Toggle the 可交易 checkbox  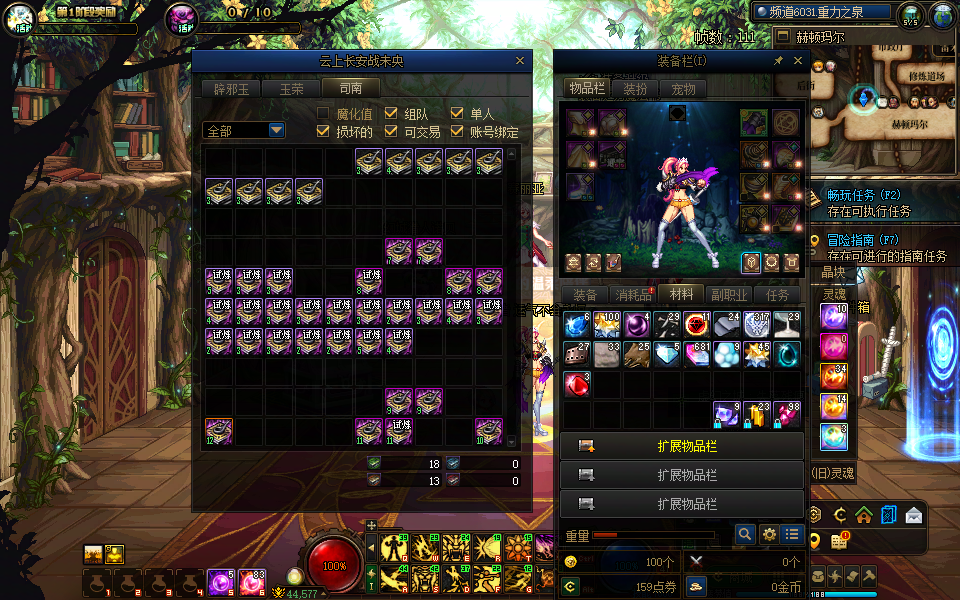pyautogui.click(x=391, y=131)
